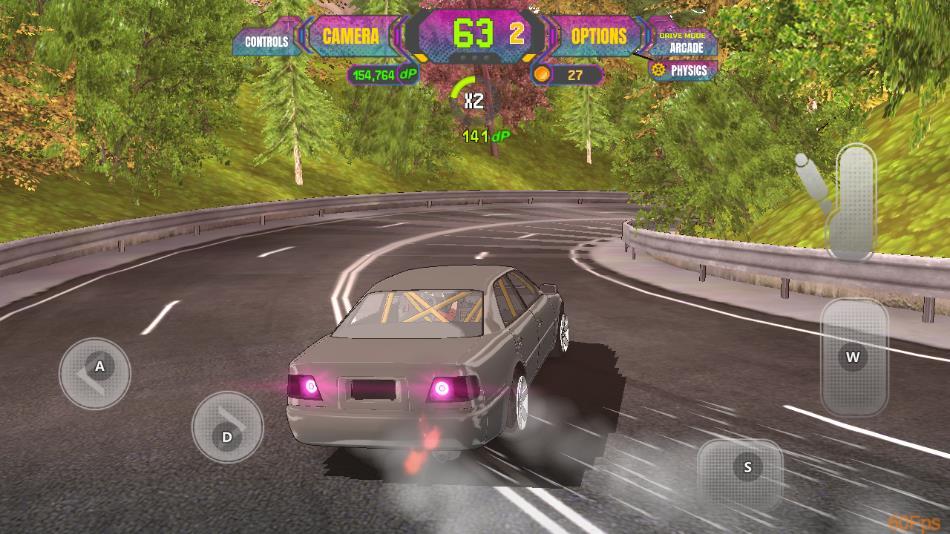Brake with the S pedal

tap(741, 468)
